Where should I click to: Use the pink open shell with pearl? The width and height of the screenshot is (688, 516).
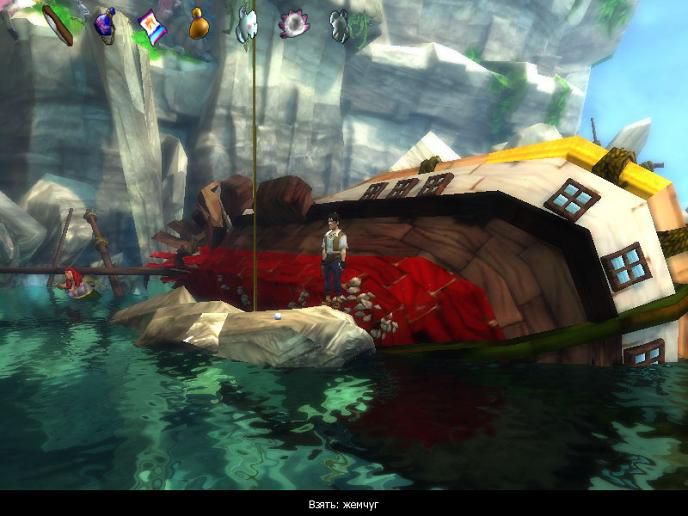point(293,23)
